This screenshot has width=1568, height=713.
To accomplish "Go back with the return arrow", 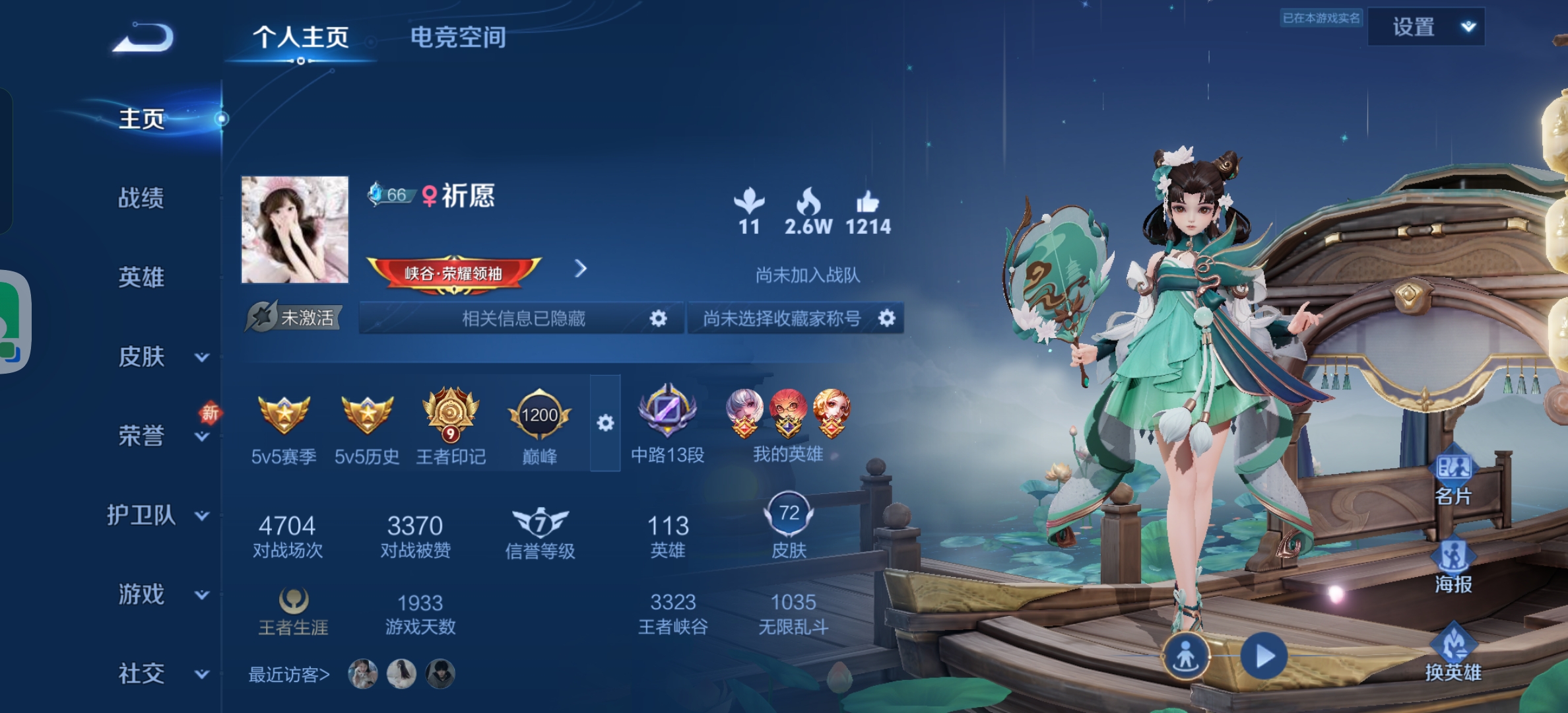I will 143,38.
